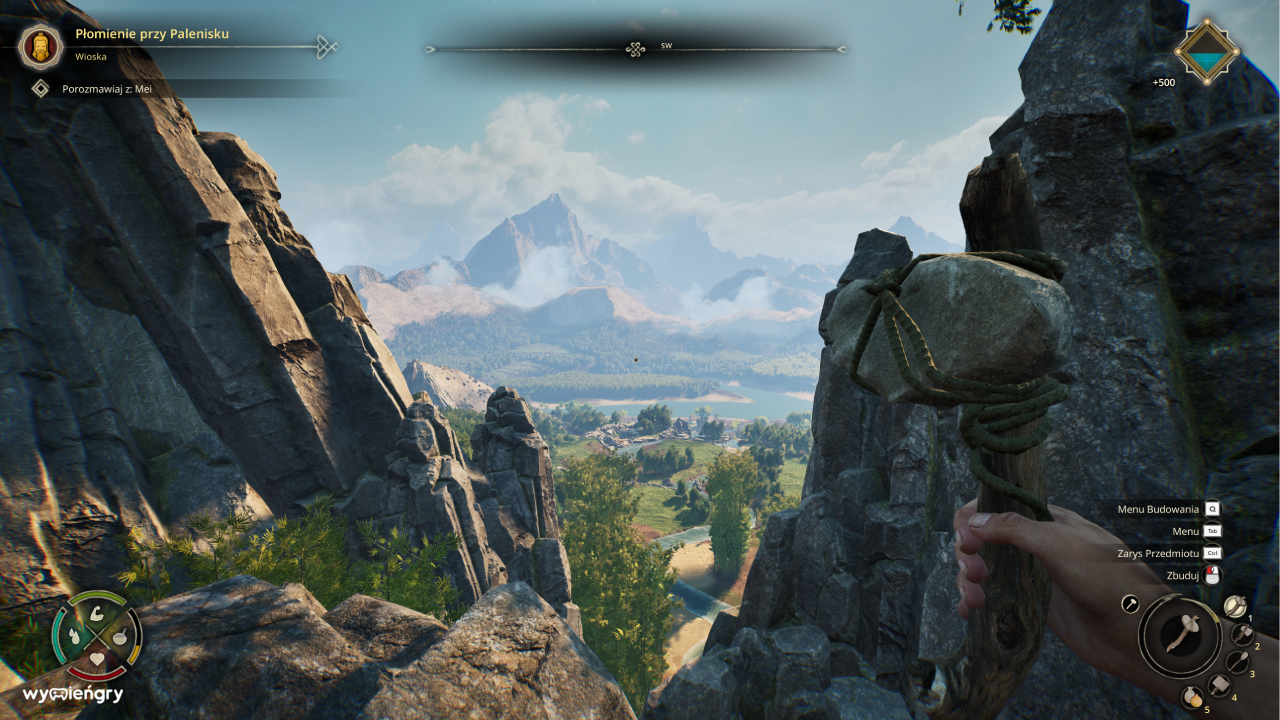The height and width of the screenshot is (720, 1280).
Task: Open the diamond emblem in the top-right corner
Action: 1207,50
